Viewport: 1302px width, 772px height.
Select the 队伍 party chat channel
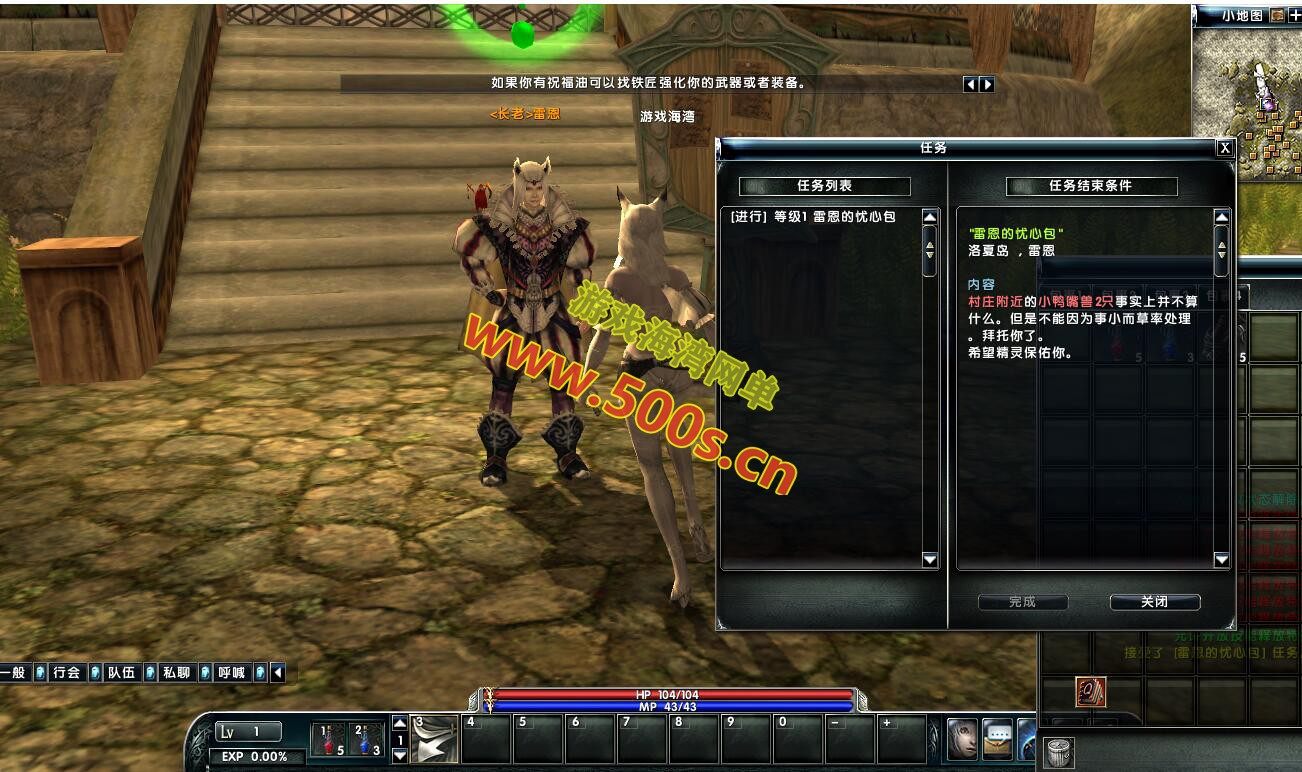click(122, 673)
